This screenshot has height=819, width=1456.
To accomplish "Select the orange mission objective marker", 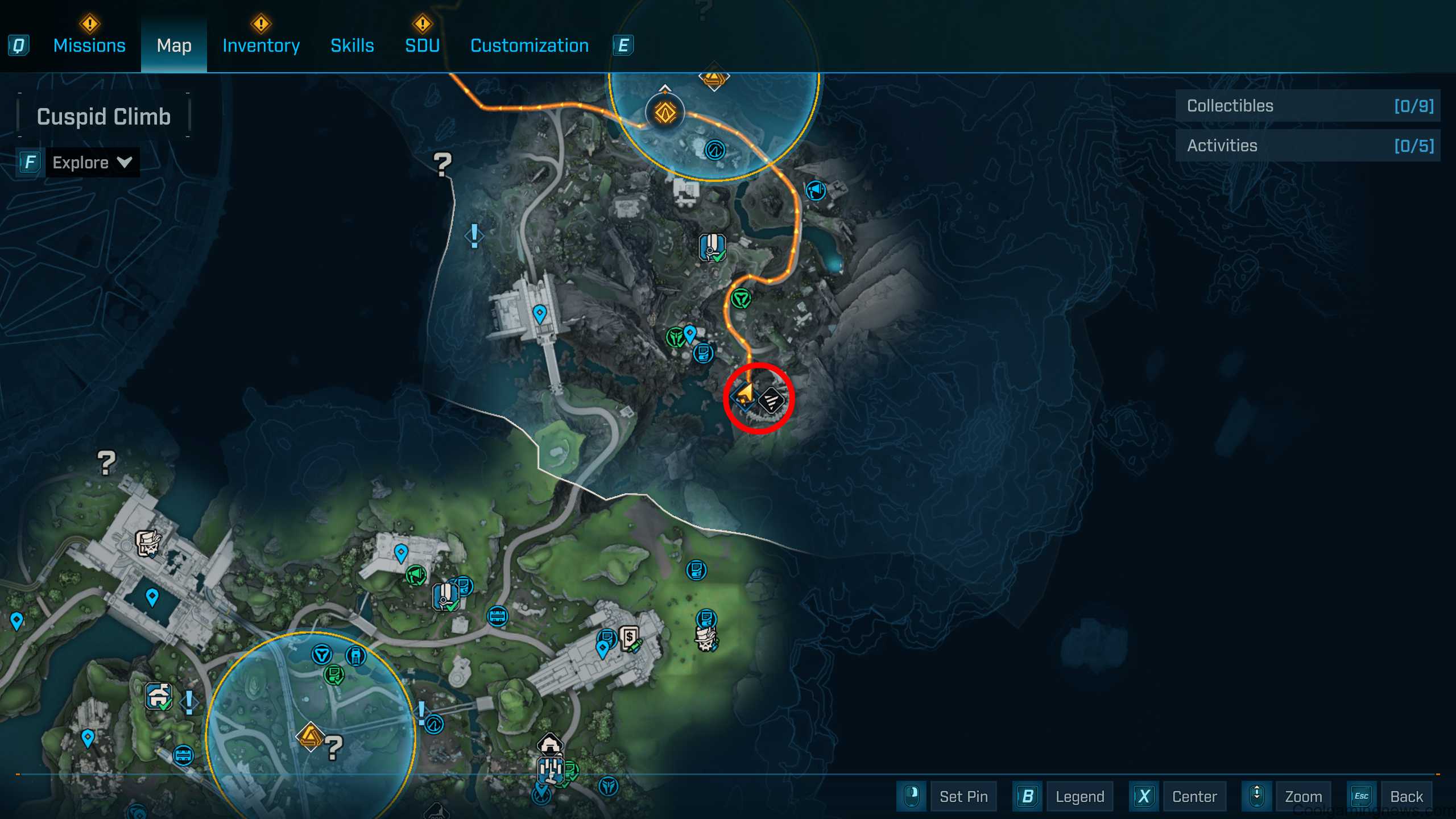I will 665,113.
